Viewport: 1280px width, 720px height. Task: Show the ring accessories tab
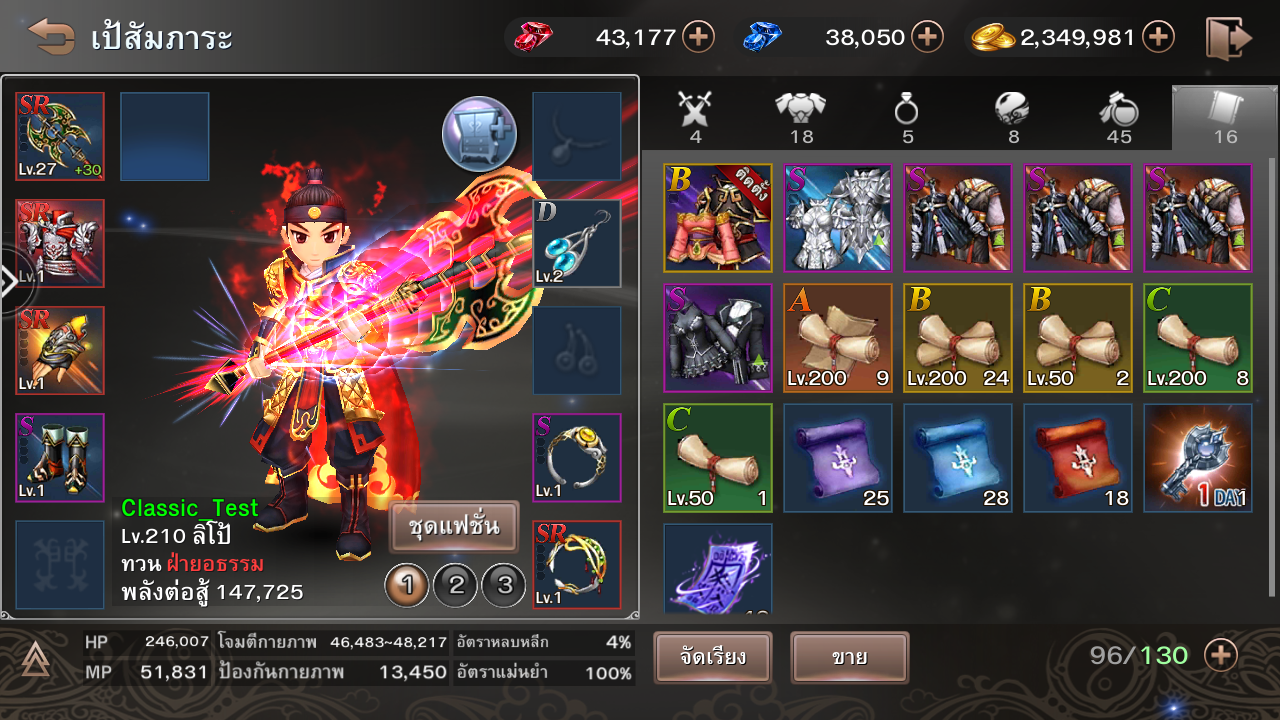(906, 116)
